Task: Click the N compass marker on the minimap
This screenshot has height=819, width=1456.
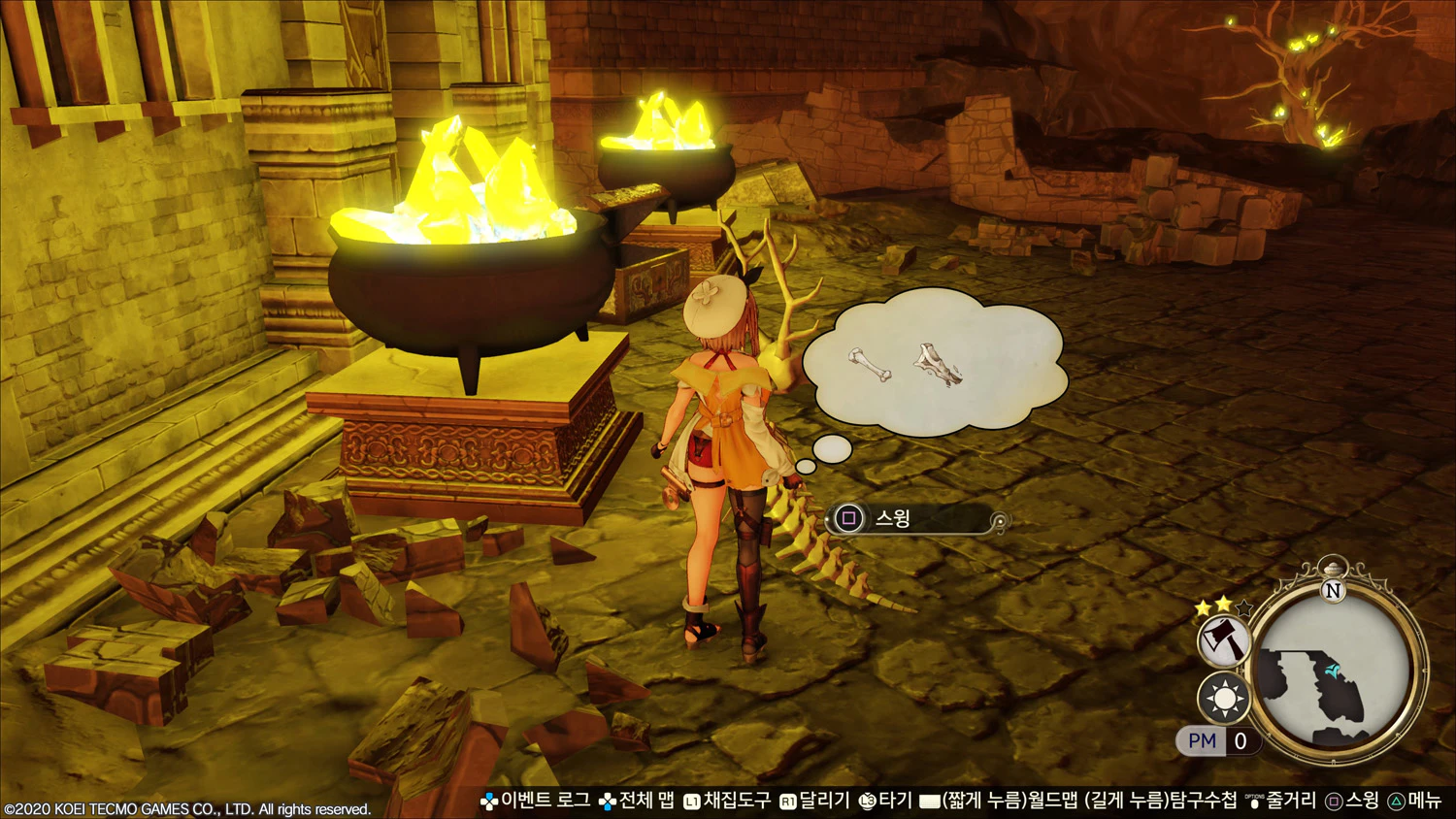Action: coord(1333,590)
